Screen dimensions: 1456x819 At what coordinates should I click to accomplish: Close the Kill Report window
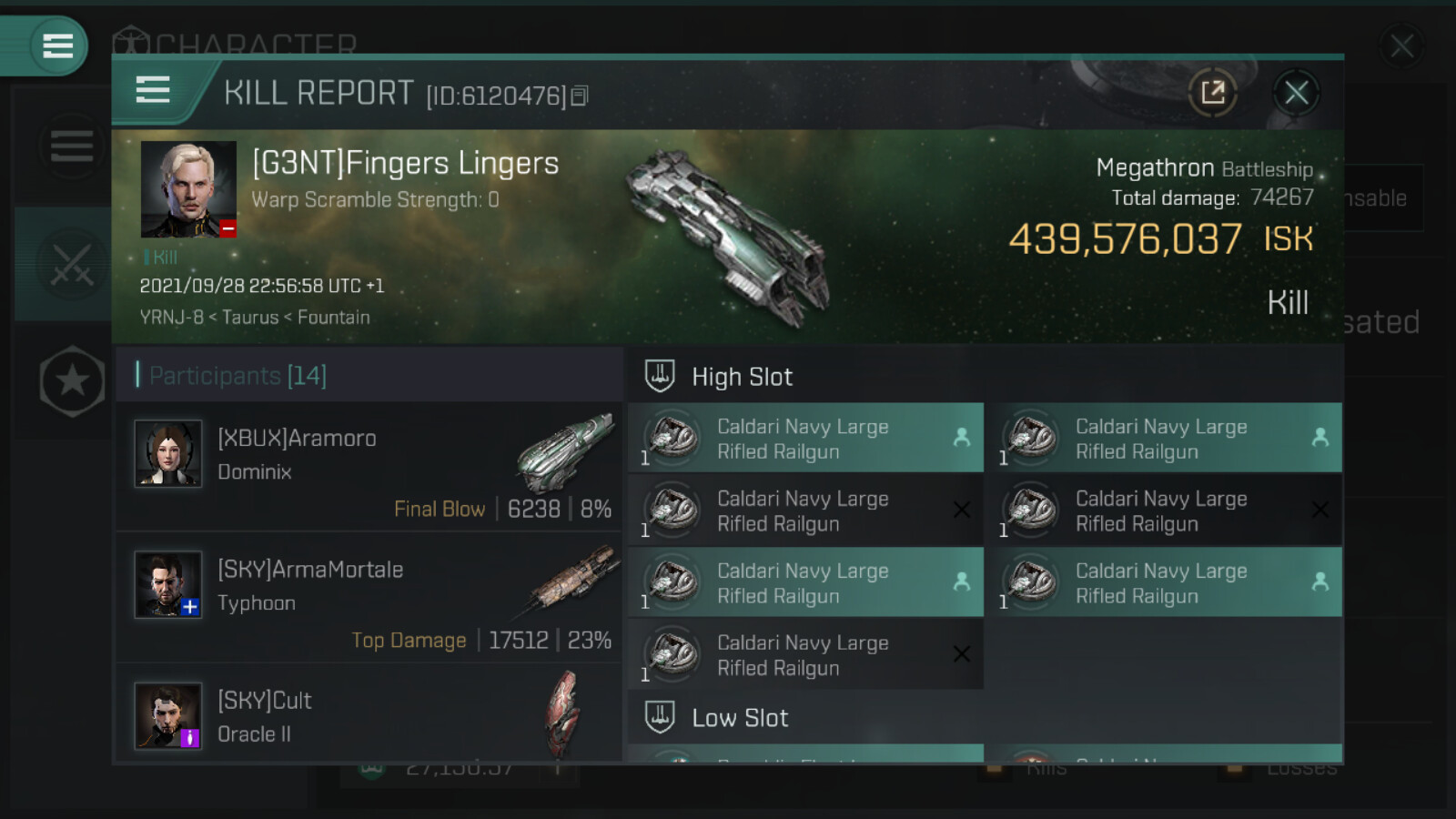(1296, 92)
